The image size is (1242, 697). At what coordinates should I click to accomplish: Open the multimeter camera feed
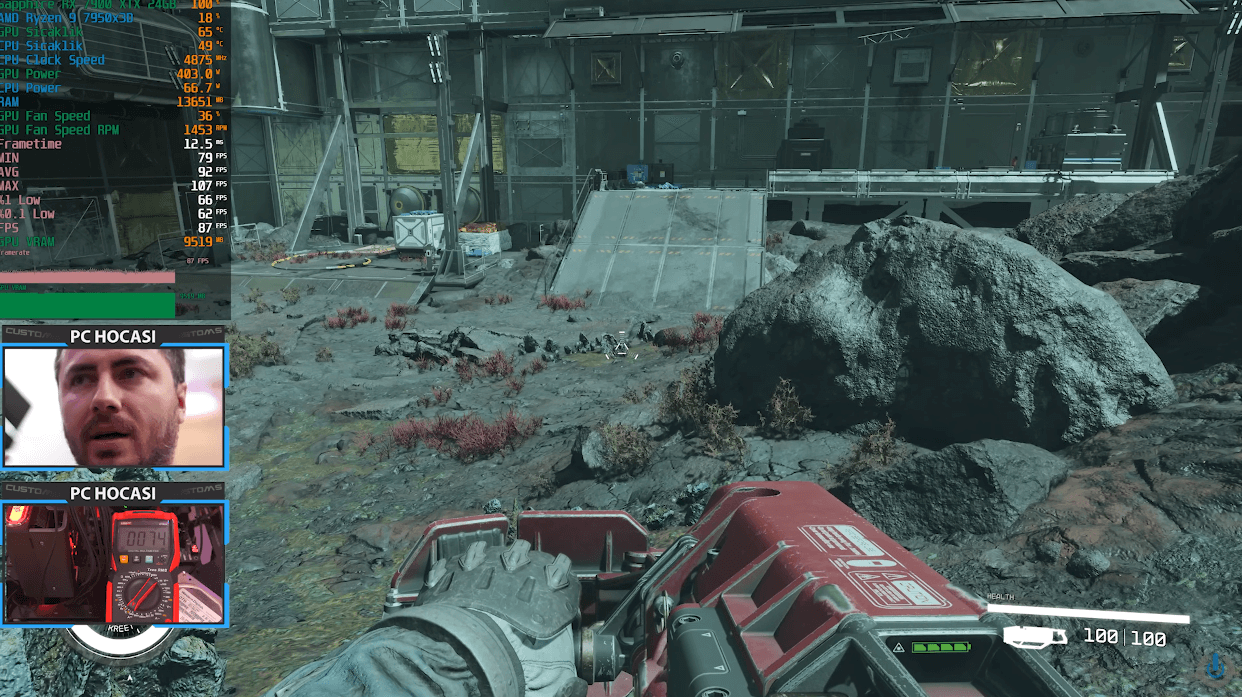coord(113,563)
